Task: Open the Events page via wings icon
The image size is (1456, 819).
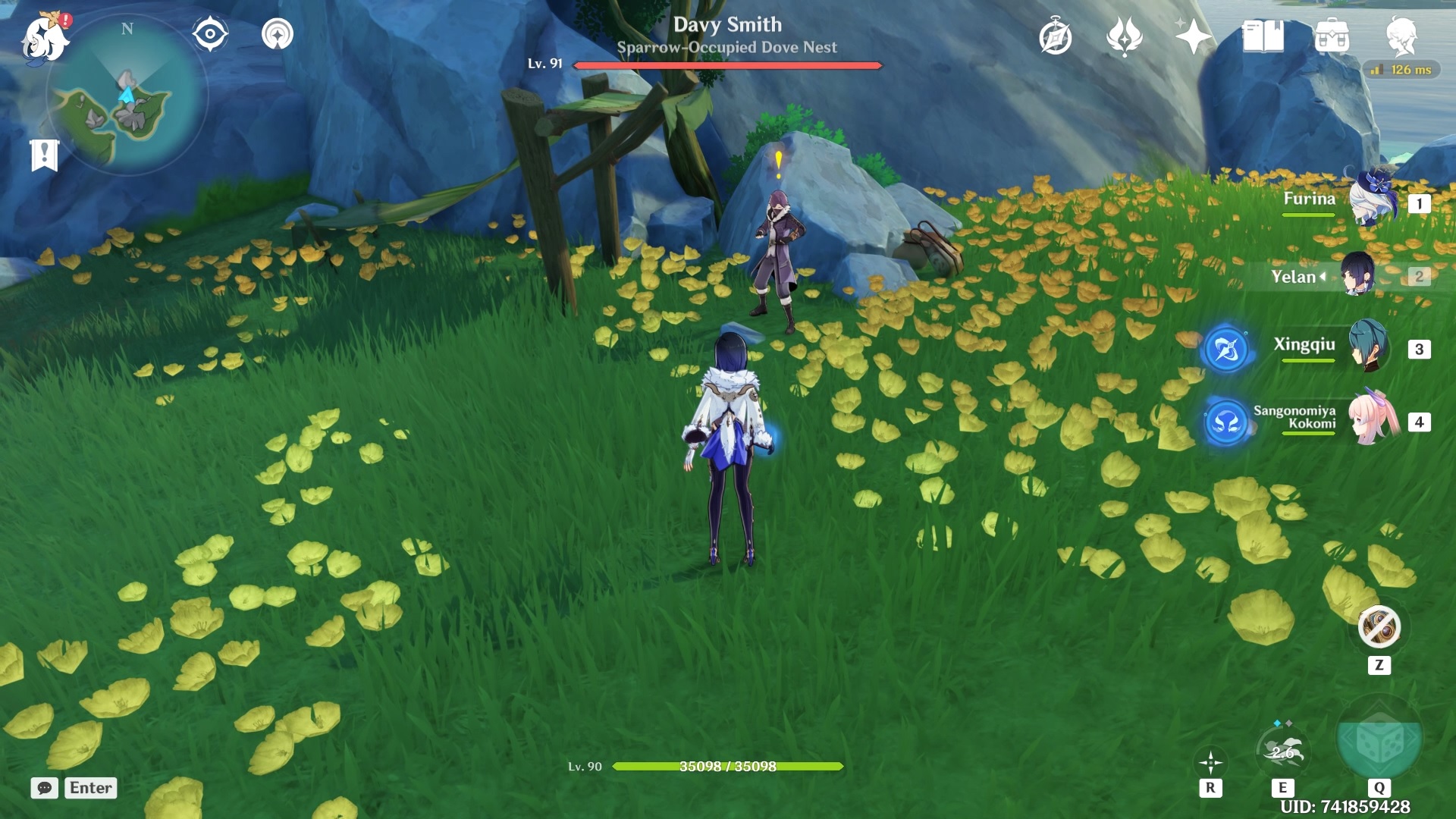Action: pos(1125,35)
